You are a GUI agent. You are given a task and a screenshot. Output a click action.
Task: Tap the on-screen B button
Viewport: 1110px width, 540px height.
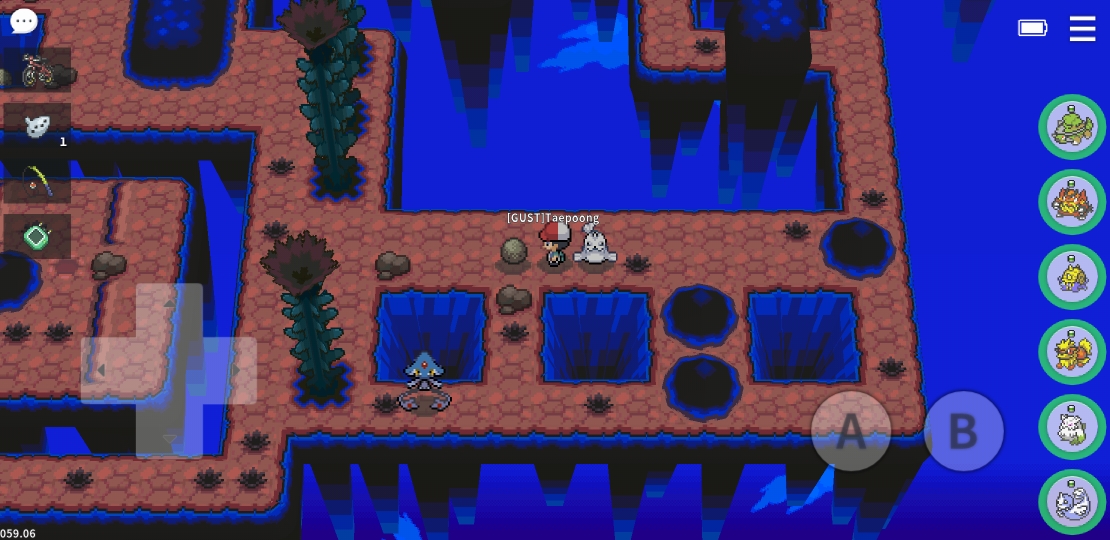[963, 431]
